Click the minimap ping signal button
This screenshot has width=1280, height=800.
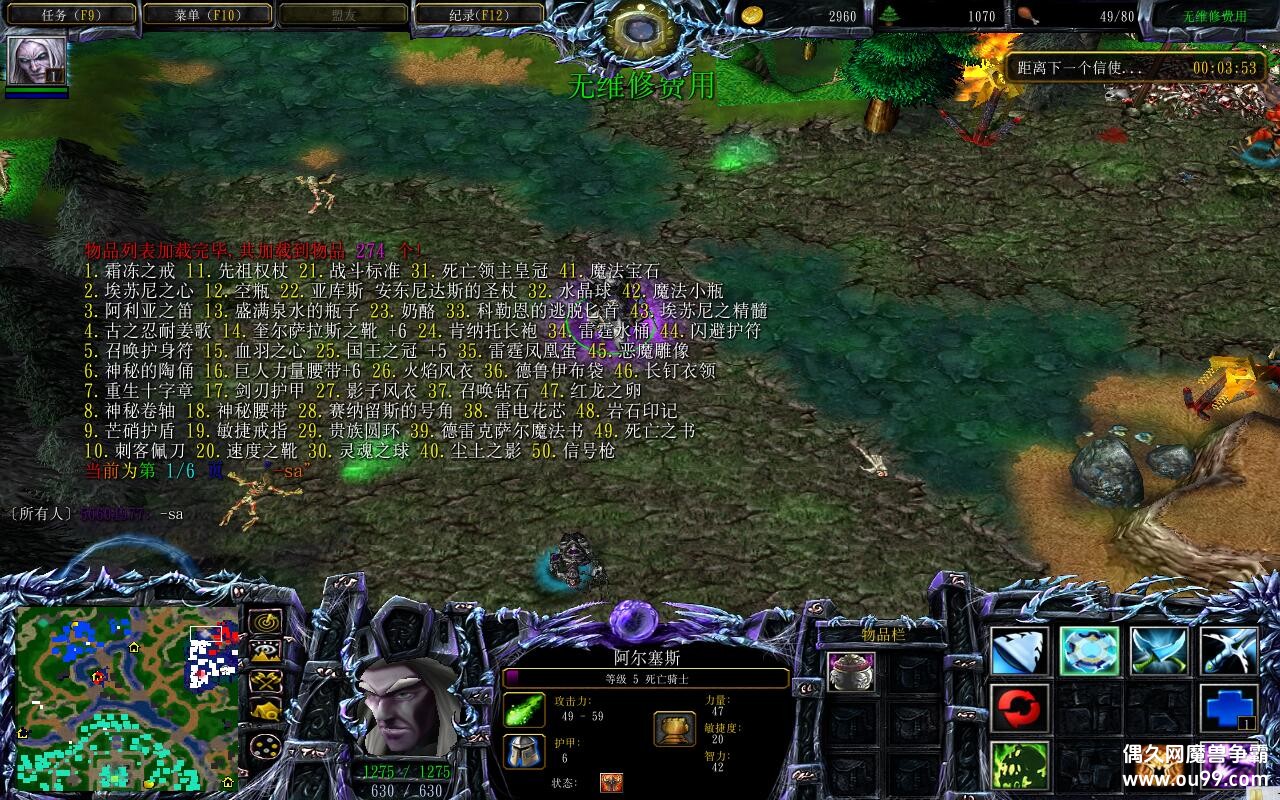266,621
